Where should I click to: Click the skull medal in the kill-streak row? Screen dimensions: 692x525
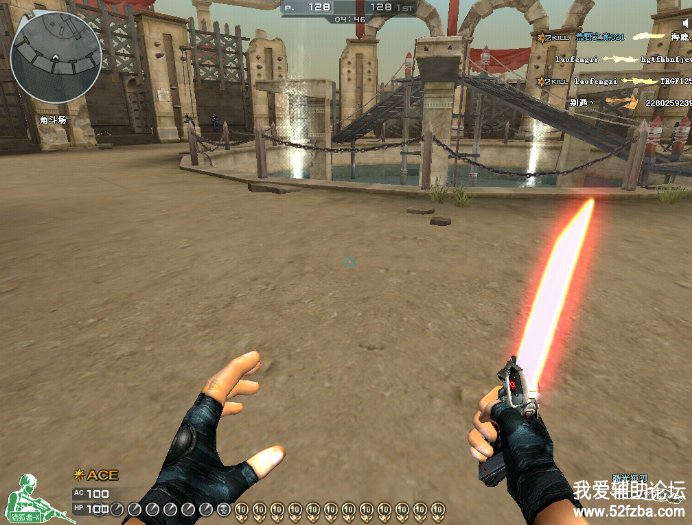[224, 510]
